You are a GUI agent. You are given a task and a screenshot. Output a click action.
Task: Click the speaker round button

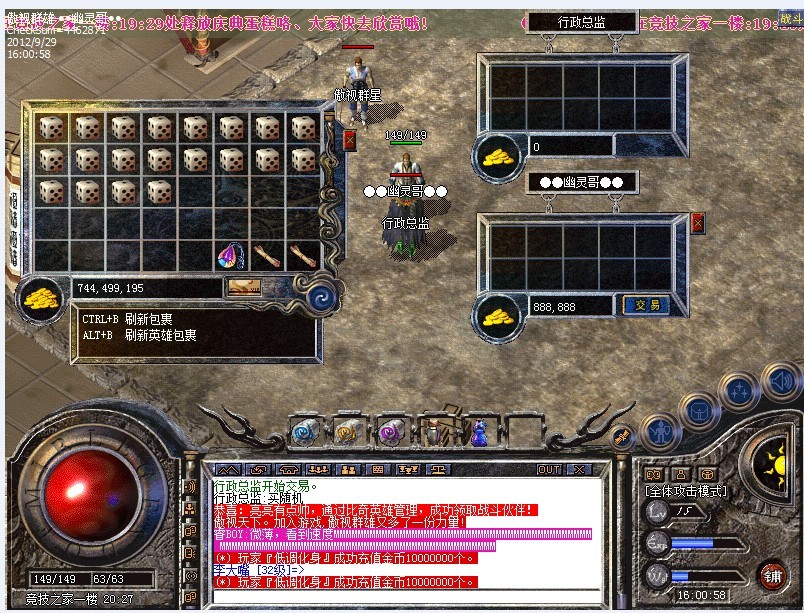click(x=780, y=381)
